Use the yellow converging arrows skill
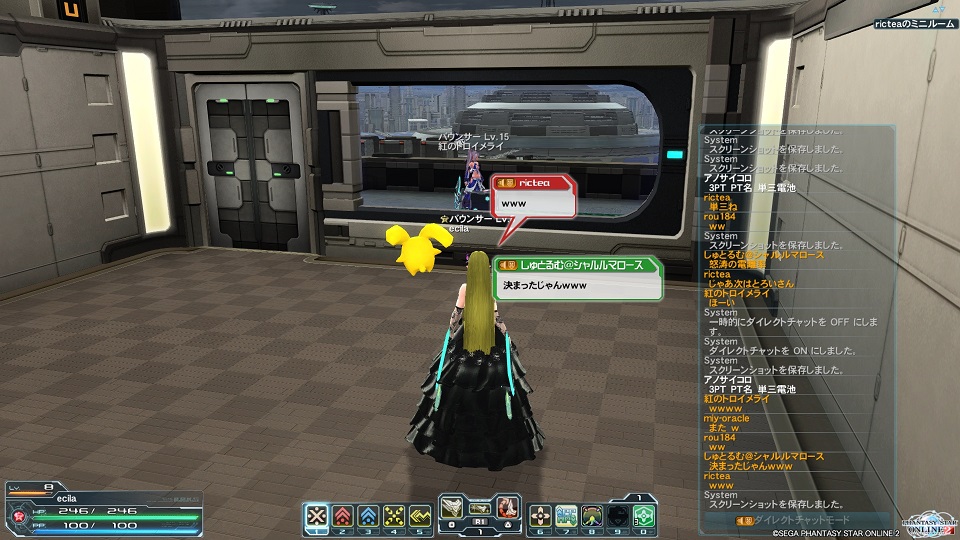The image size is (960, 540). click(393, 515)
